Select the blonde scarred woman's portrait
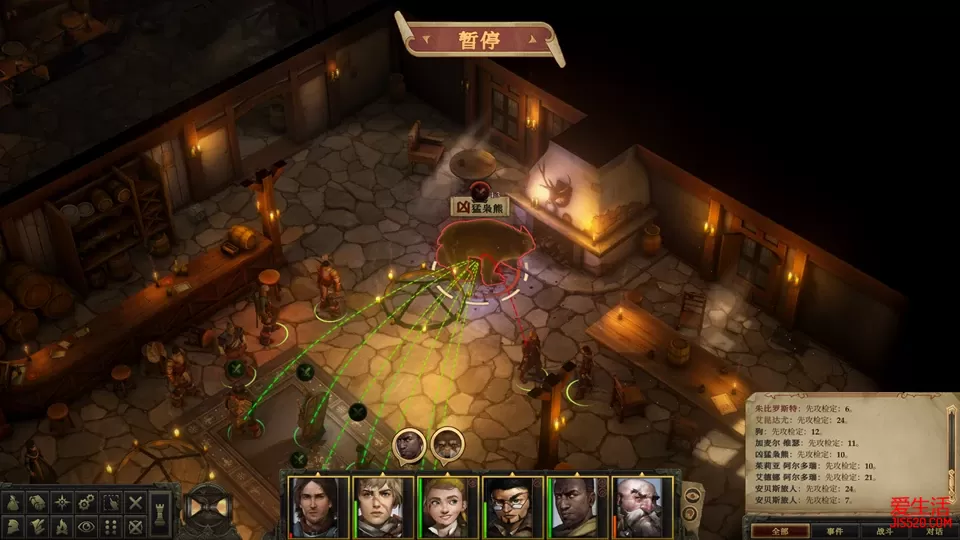 [x=383, y=507]
